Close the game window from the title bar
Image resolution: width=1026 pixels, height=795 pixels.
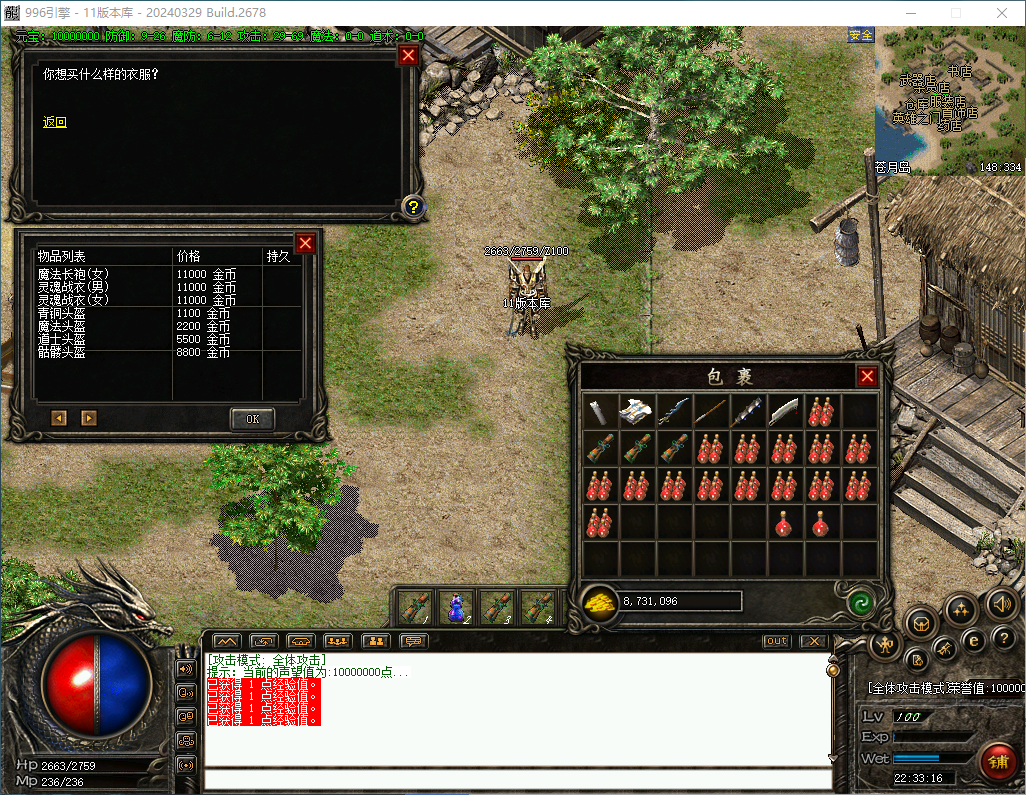coord(1002,13)
